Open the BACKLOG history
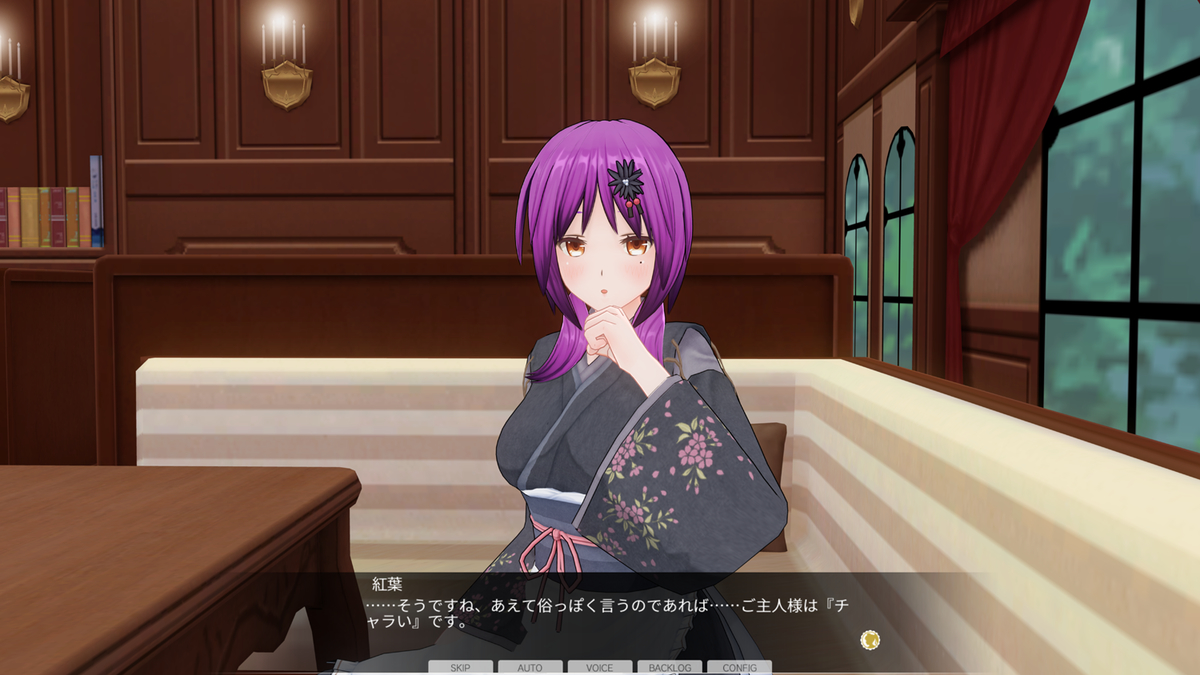 (669, 667)
